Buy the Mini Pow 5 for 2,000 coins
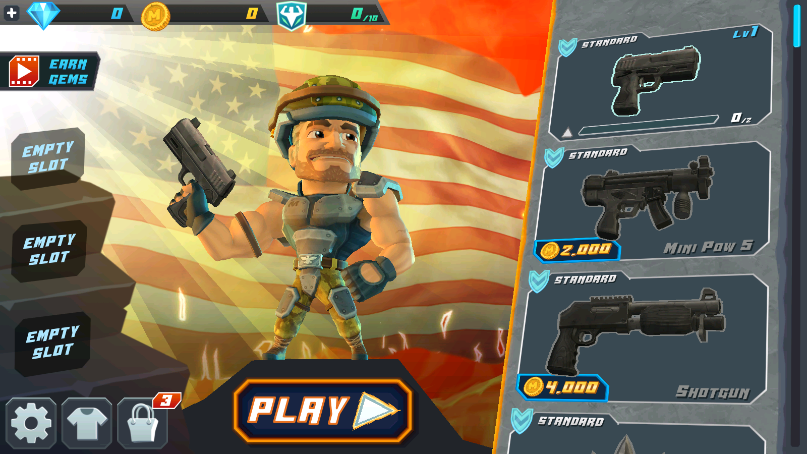The image size is (807, 454). point(577,250)
